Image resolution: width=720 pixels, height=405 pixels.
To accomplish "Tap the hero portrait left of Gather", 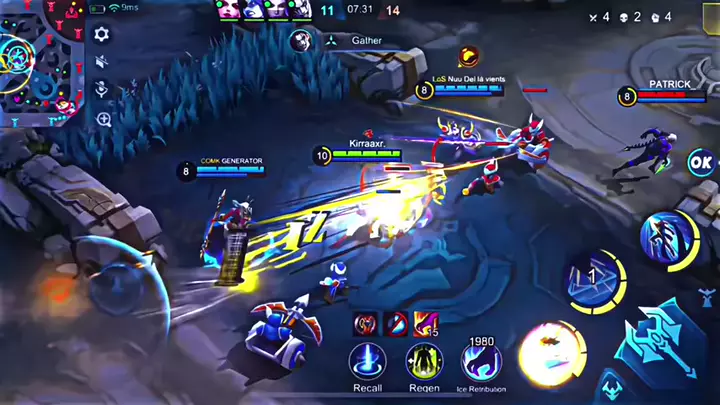I will [x=299, y=41].
